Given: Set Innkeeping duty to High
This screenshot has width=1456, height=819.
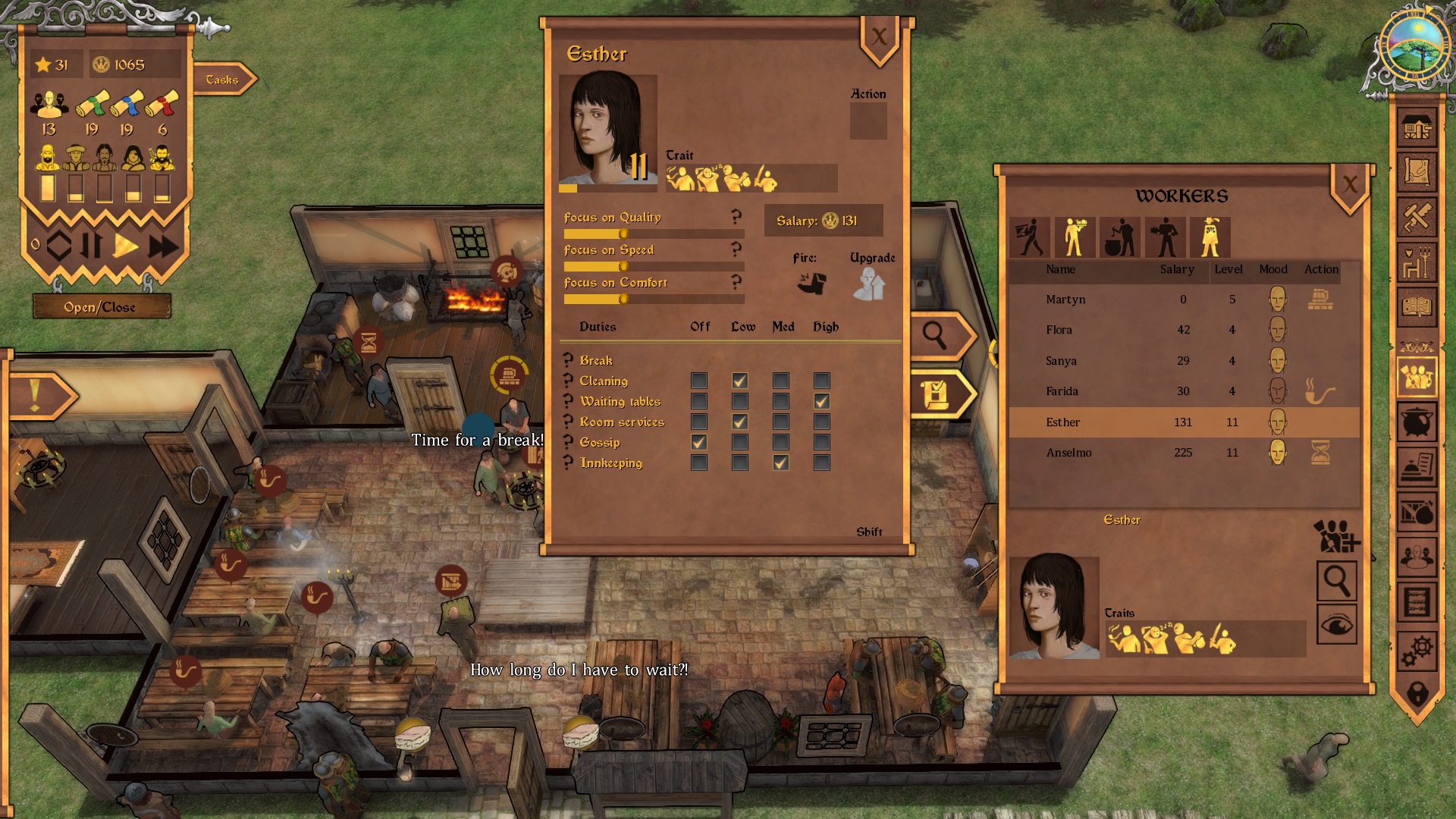Looking at the screenshot, I should tap(821, 463).
